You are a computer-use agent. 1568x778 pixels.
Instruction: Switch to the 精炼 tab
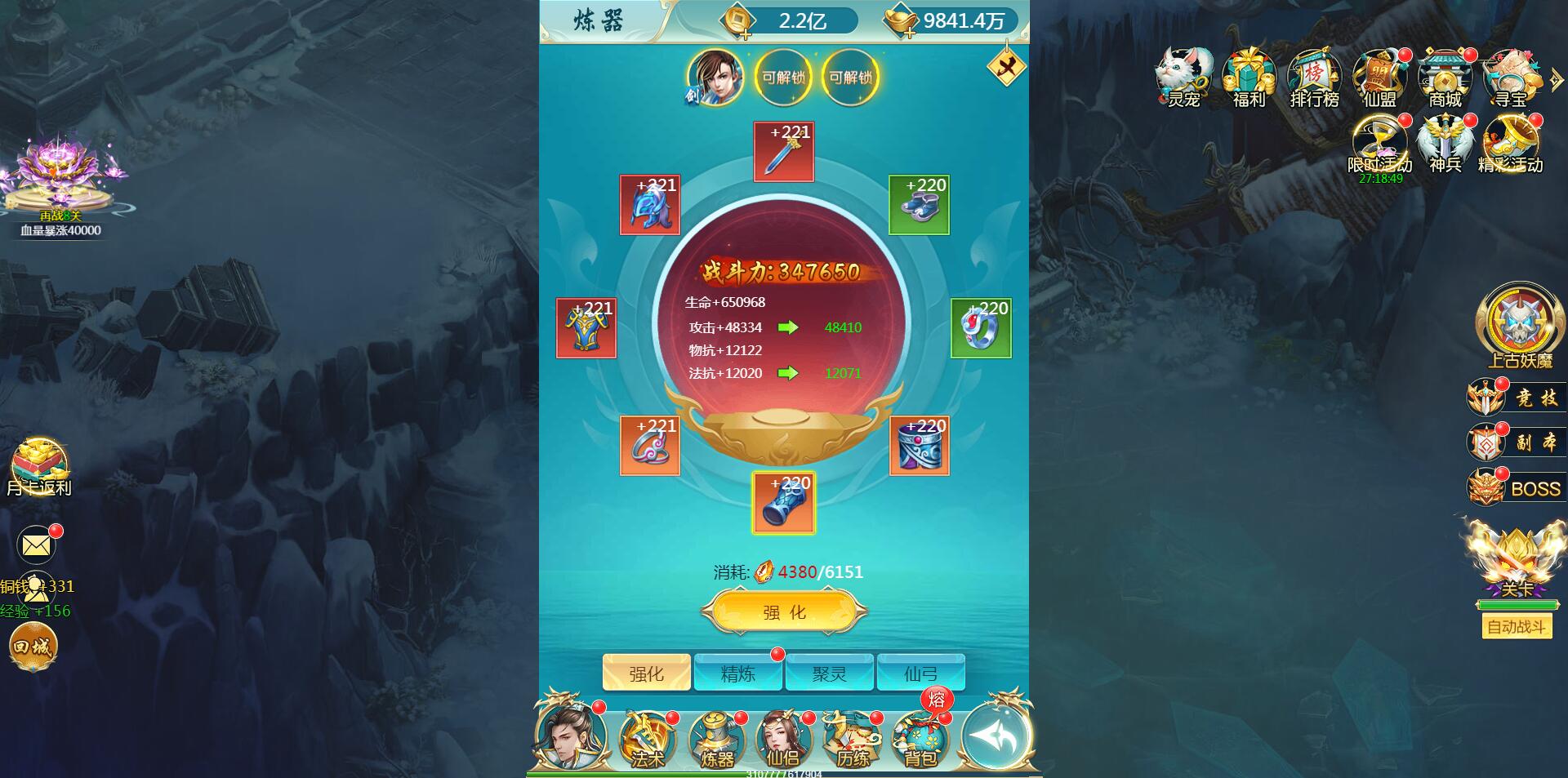[737, 674]
